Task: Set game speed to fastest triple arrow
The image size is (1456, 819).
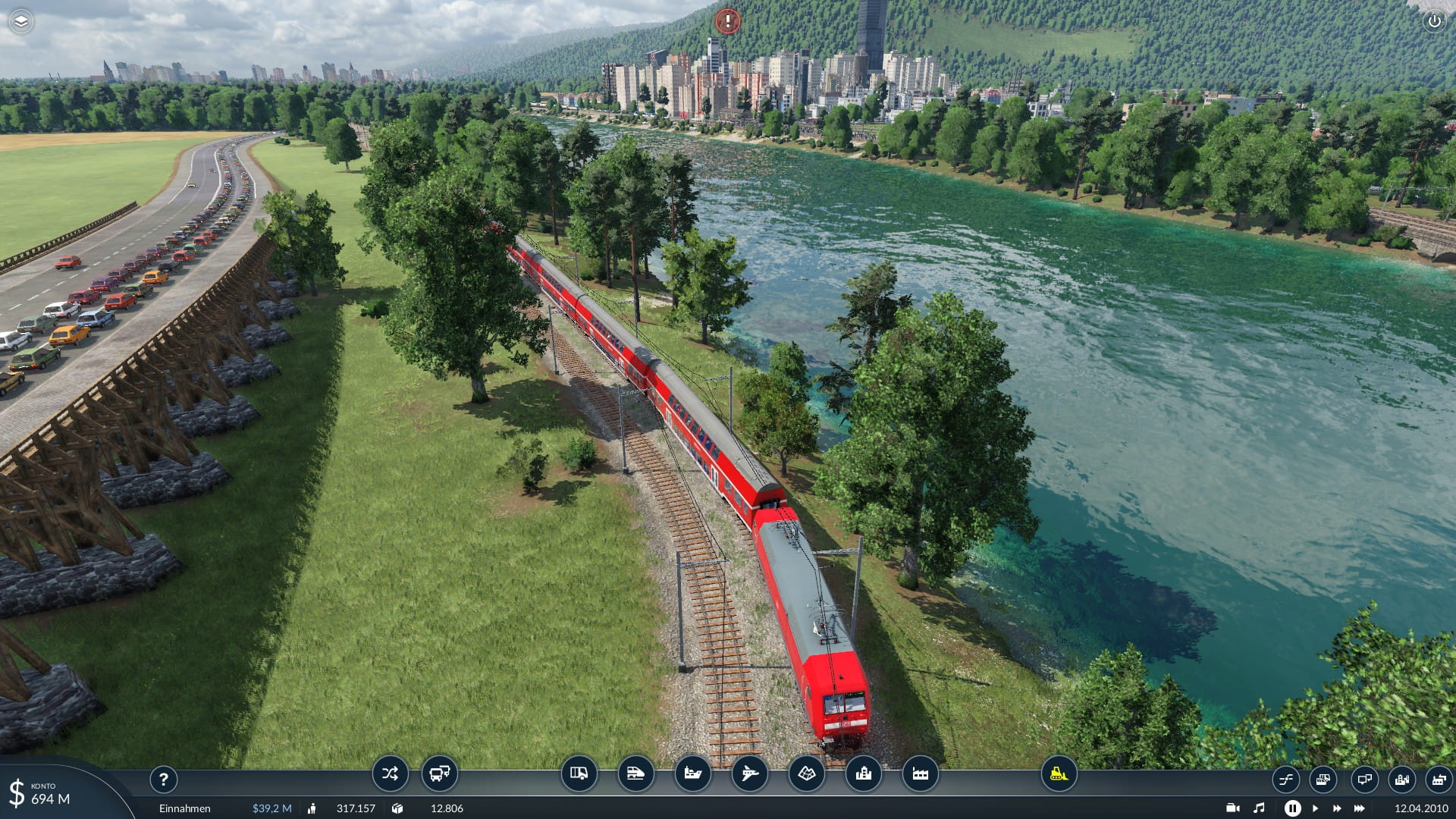Action: click(1360, 808)
